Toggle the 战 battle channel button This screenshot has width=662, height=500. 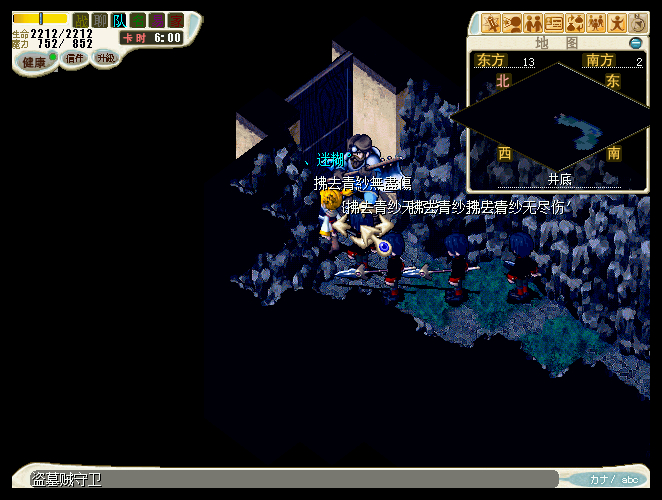tap(81, 20)
